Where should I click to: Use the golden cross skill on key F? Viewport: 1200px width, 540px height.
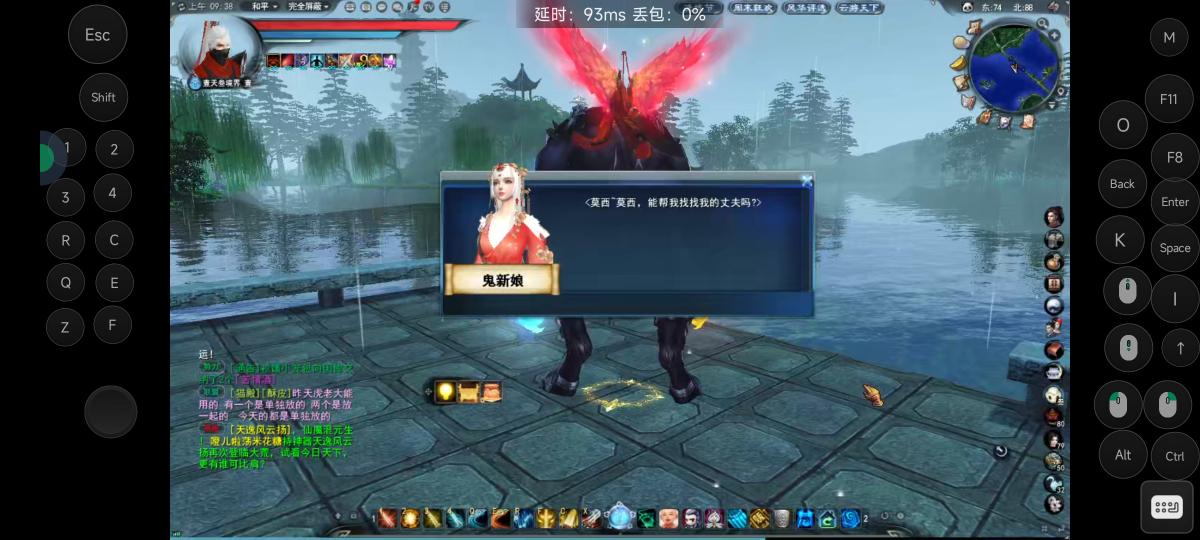pos(545,518)
